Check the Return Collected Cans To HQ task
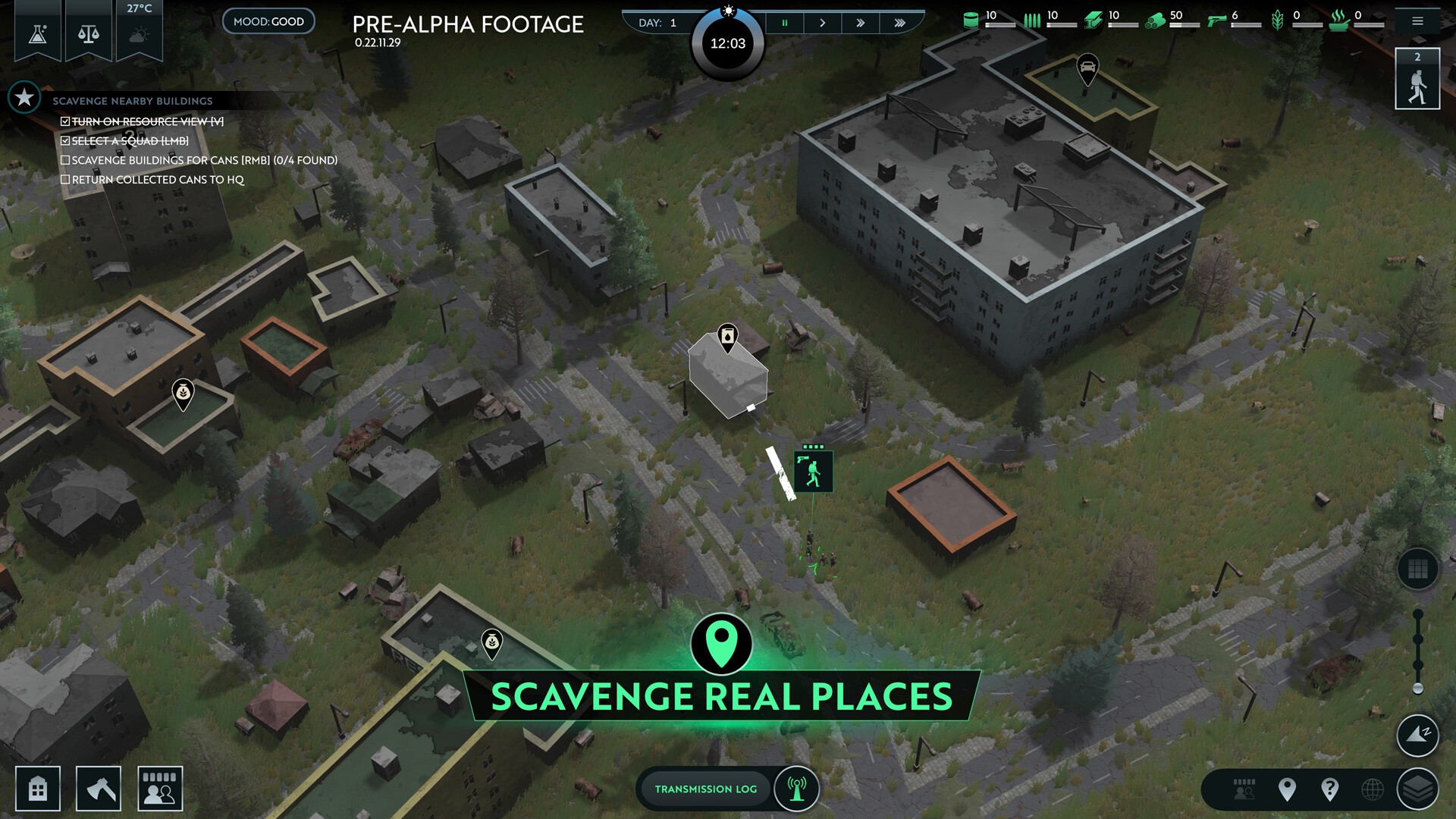The image size is (1456, 819). [x=65, y=179]
